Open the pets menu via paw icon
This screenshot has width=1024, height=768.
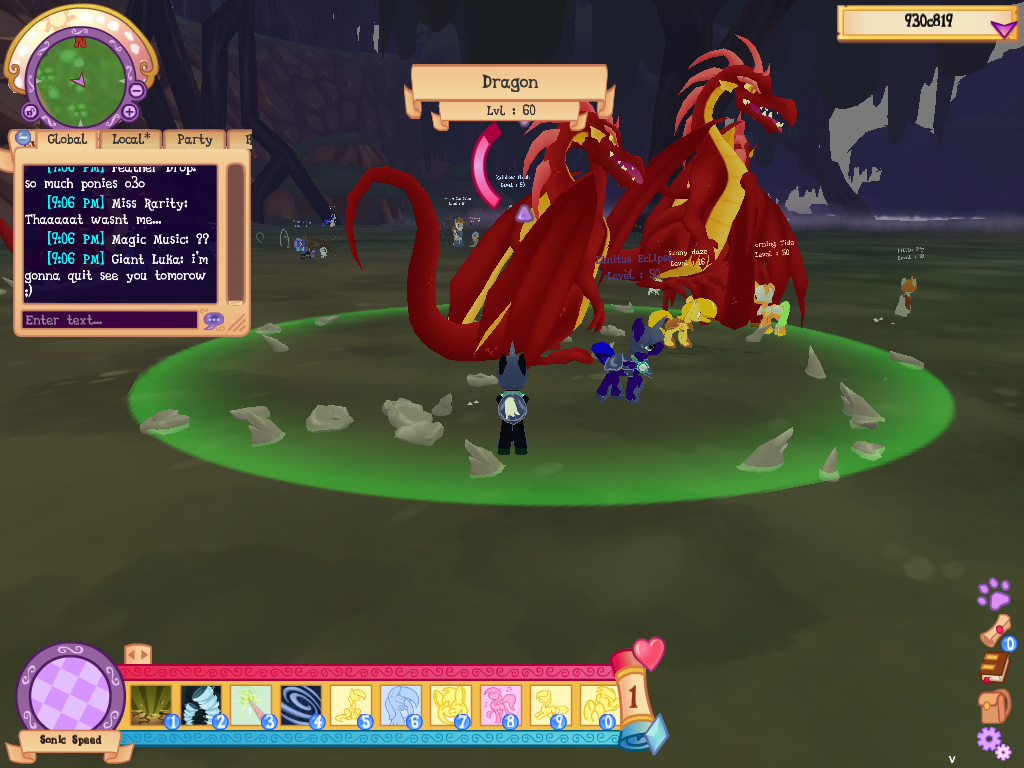point(993,594)
